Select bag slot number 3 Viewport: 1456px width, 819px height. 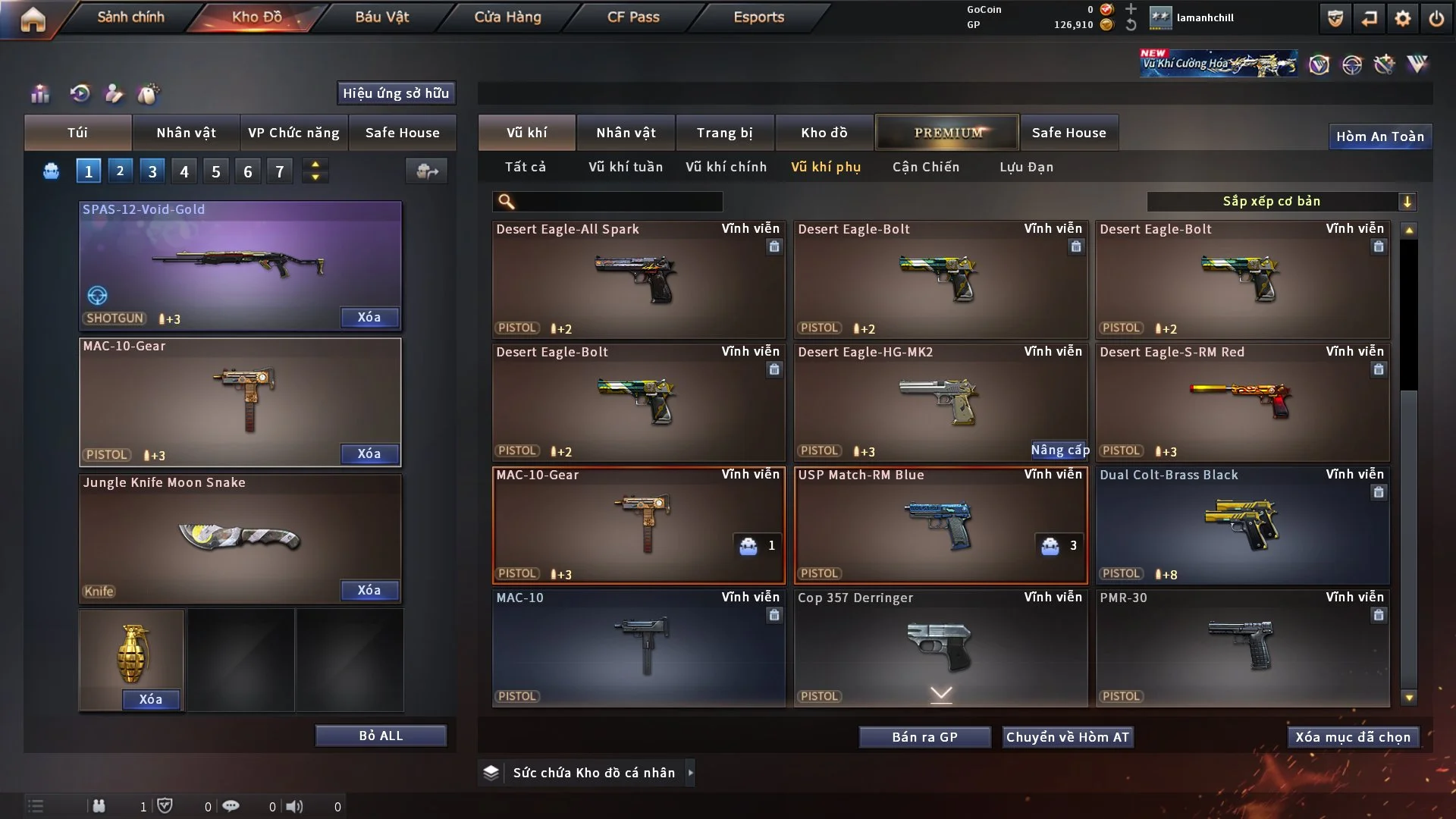(x=152, y=171)
